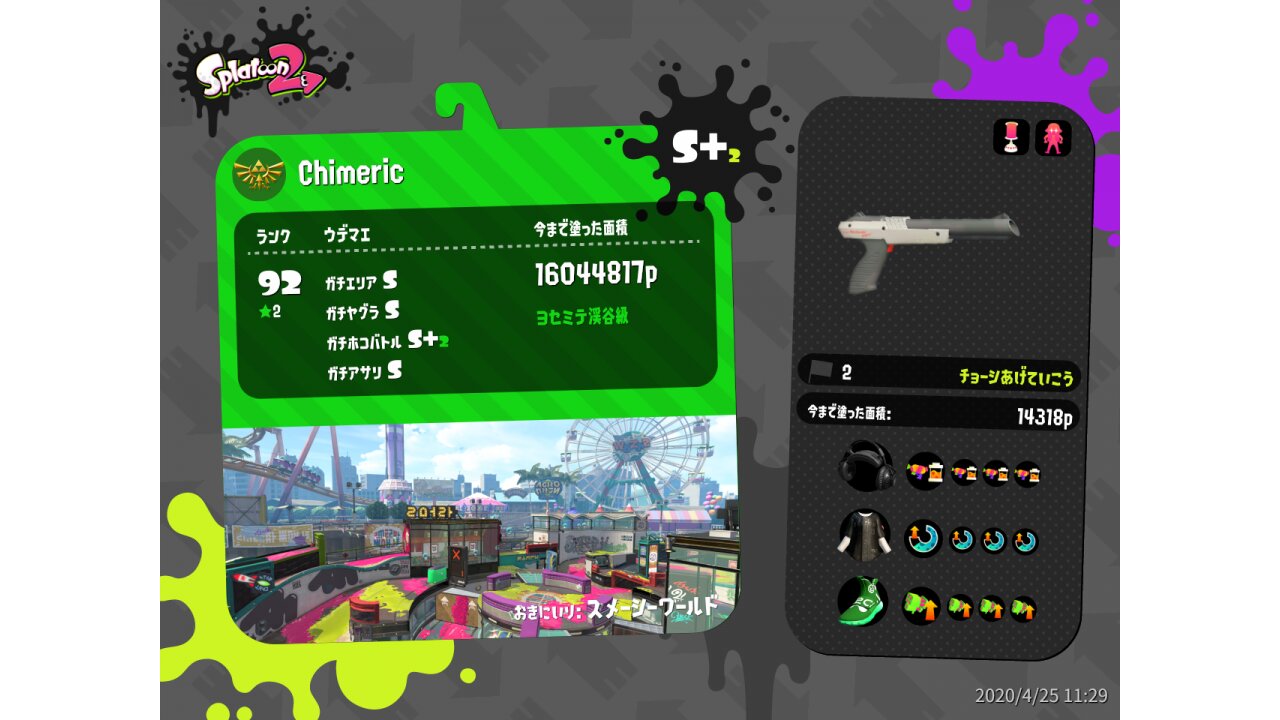Click the large green ability beside the shoes
The height and width of the screenshot is (720, 1280).
(921, 606)
